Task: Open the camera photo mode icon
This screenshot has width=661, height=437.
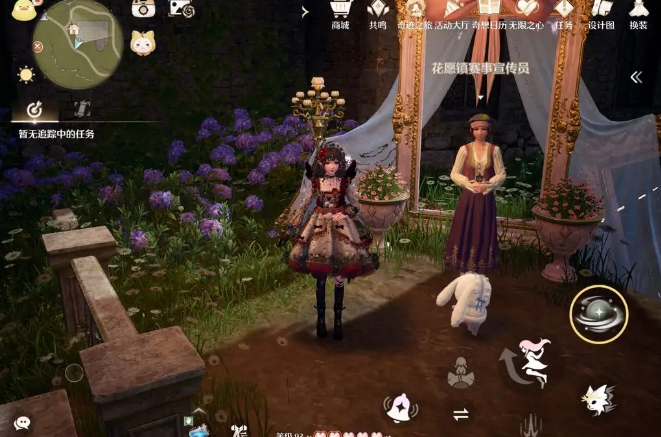Action: 144,9
